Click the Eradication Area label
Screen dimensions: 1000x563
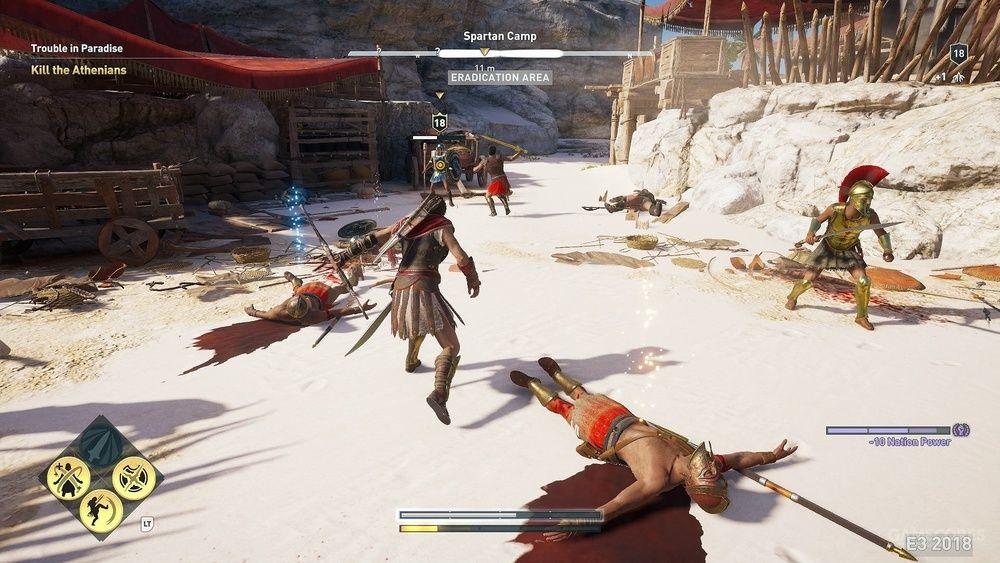pyautogui.click(x=500, y=77)
